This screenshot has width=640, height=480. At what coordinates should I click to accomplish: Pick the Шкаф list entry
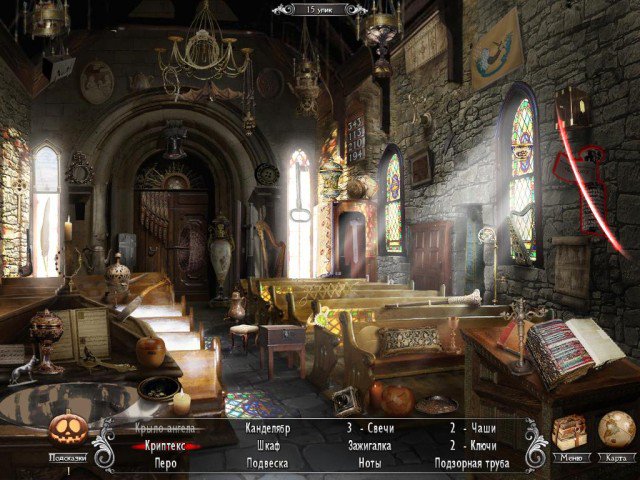coord(267,446)
